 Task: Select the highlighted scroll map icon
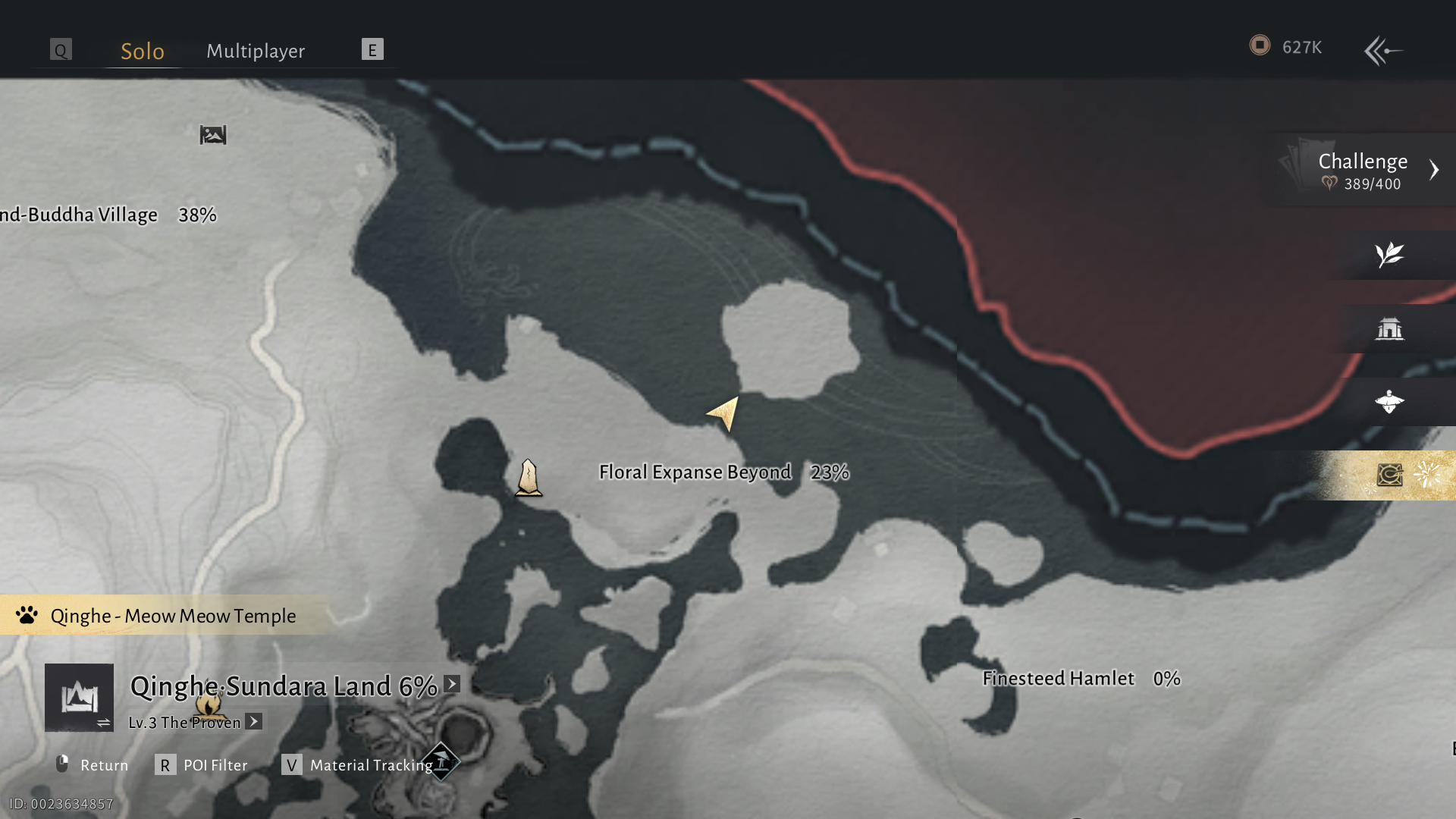(1389, 475)
